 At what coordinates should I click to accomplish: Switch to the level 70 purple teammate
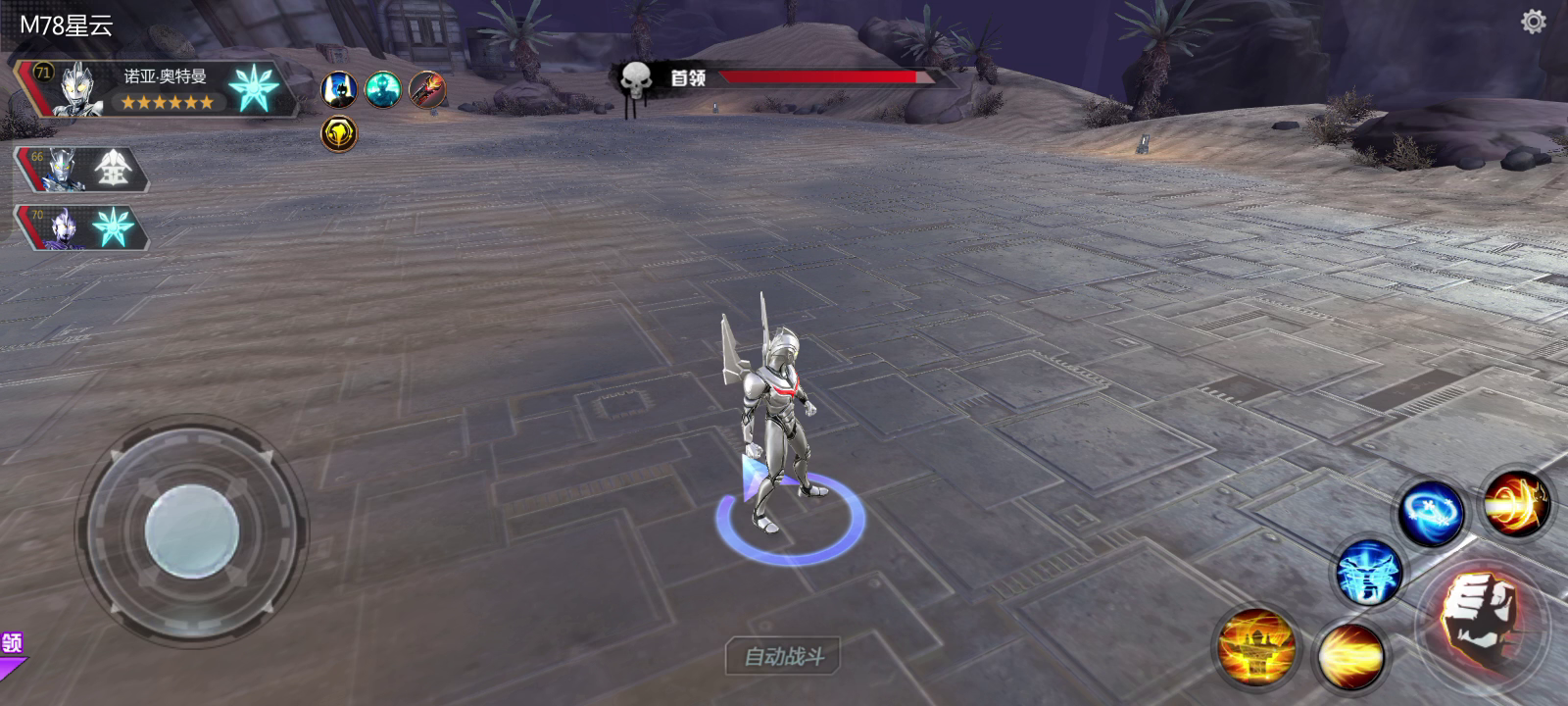pyautogui.click(x=81, y=227)
